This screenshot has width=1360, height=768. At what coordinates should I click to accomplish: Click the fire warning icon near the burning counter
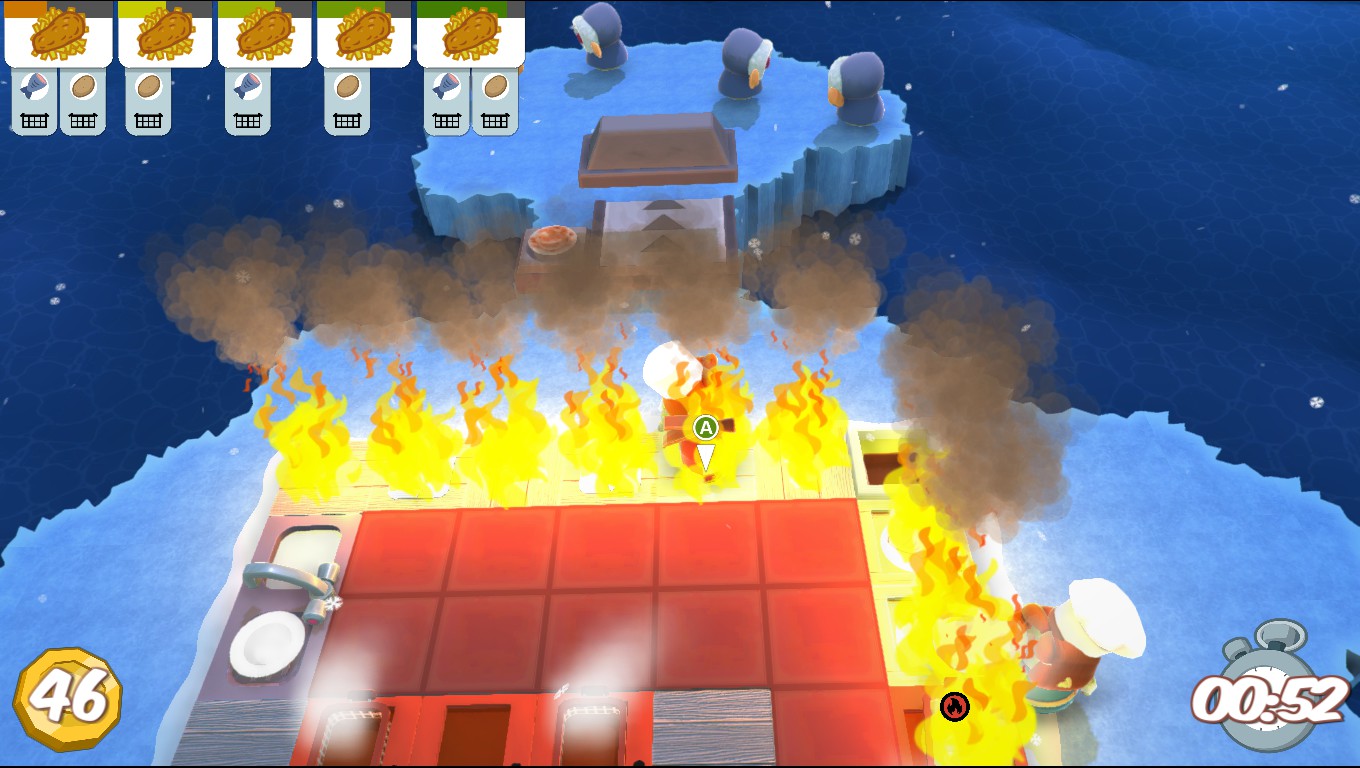956,705
